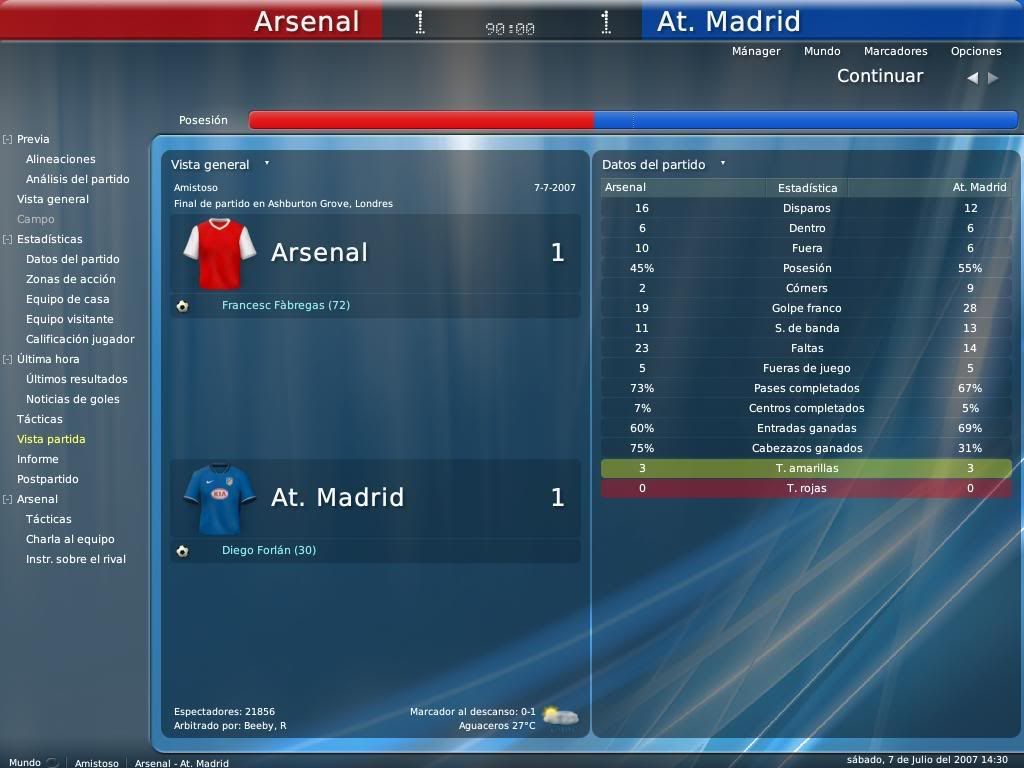Show Alineaciones in the sidebar
Image resolution: width=1024 pixels, height=768 pixels.
[61, 159]
